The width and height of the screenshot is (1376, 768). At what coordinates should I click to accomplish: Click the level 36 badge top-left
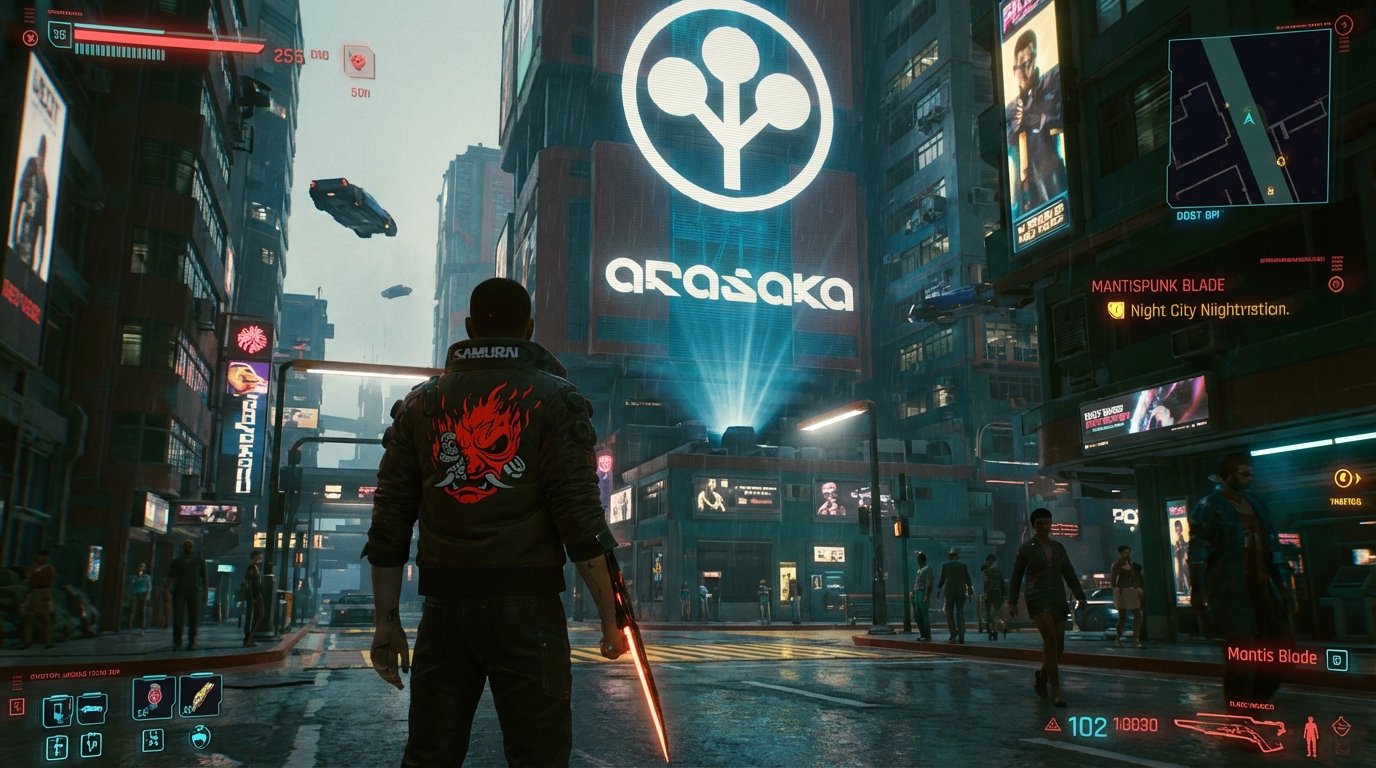60,36
